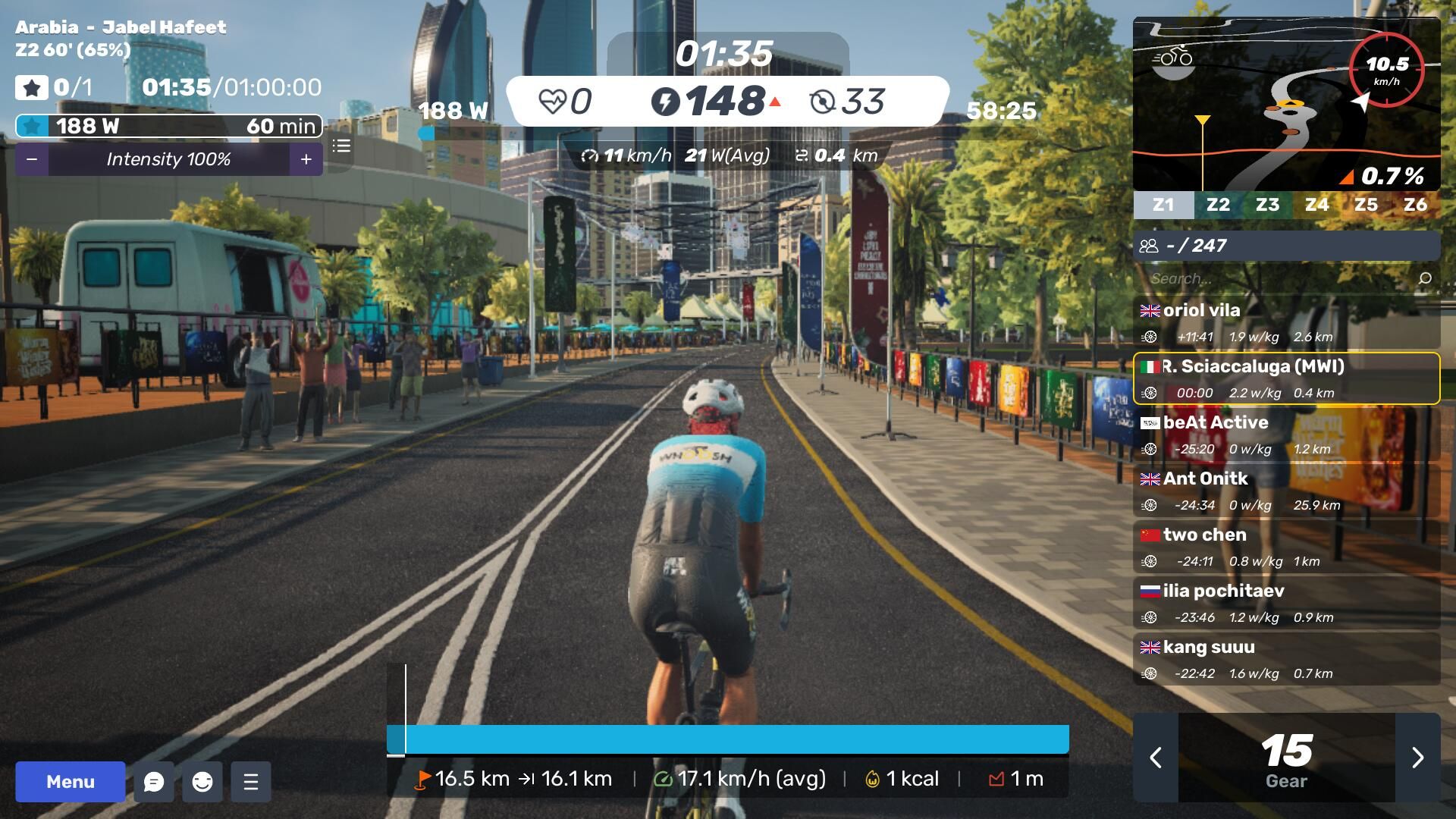Toggle the workout list icon

pyautogui.click(x=341, y=146)
